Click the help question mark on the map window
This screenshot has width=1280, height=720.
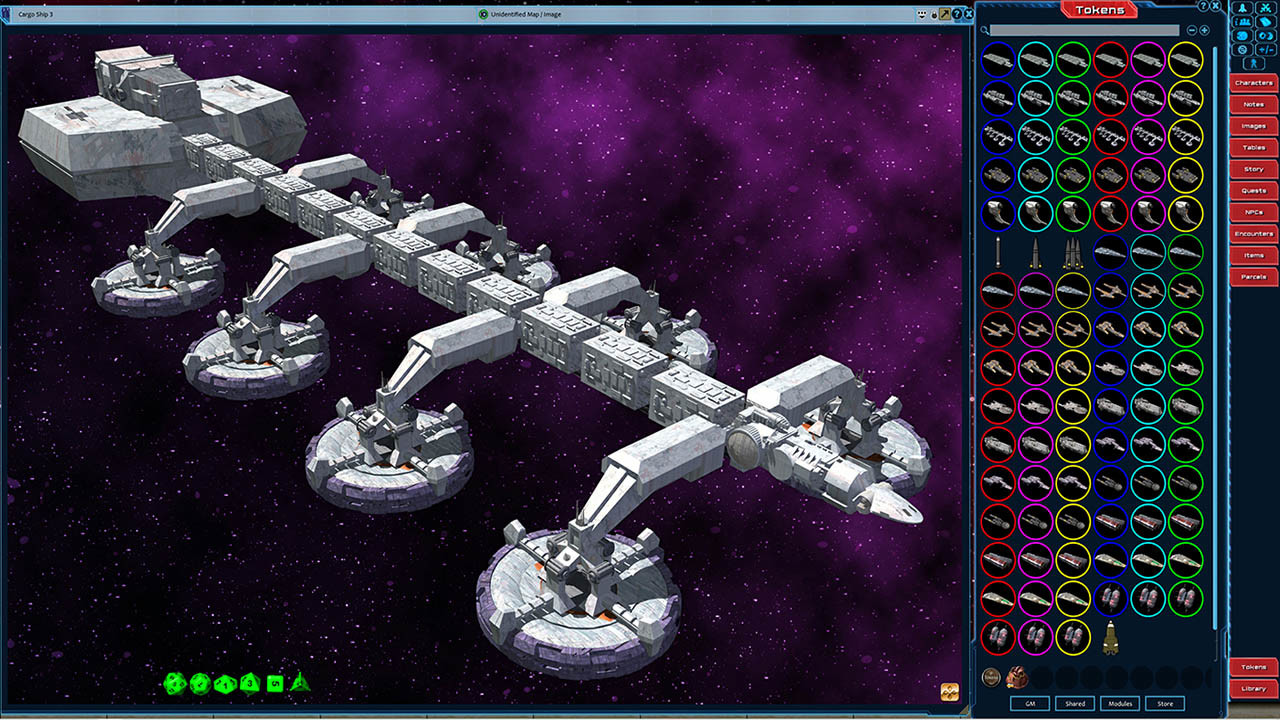[x=957, y=14]
